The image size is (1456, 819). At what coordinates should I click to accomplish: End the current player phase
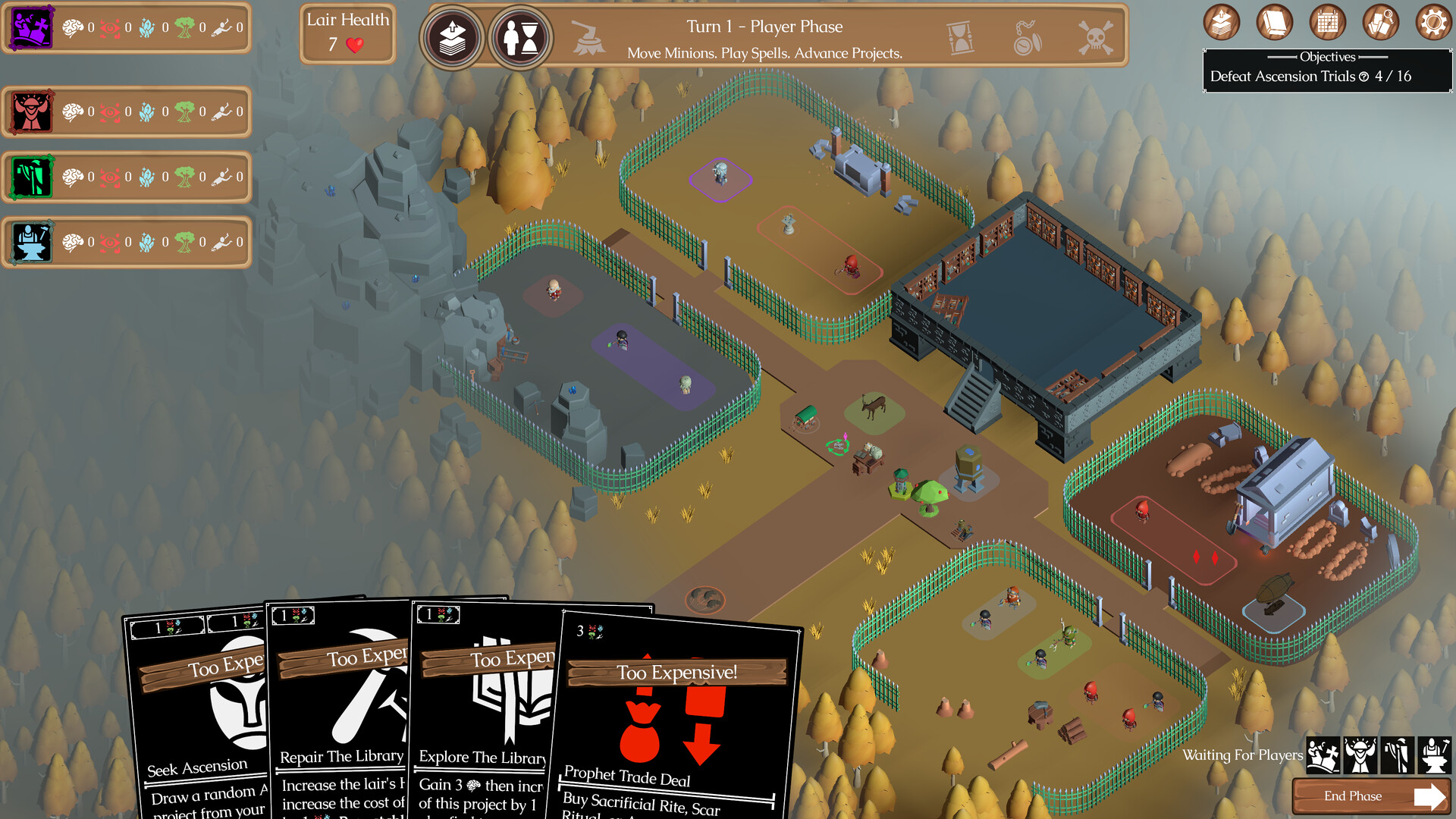1371,796
